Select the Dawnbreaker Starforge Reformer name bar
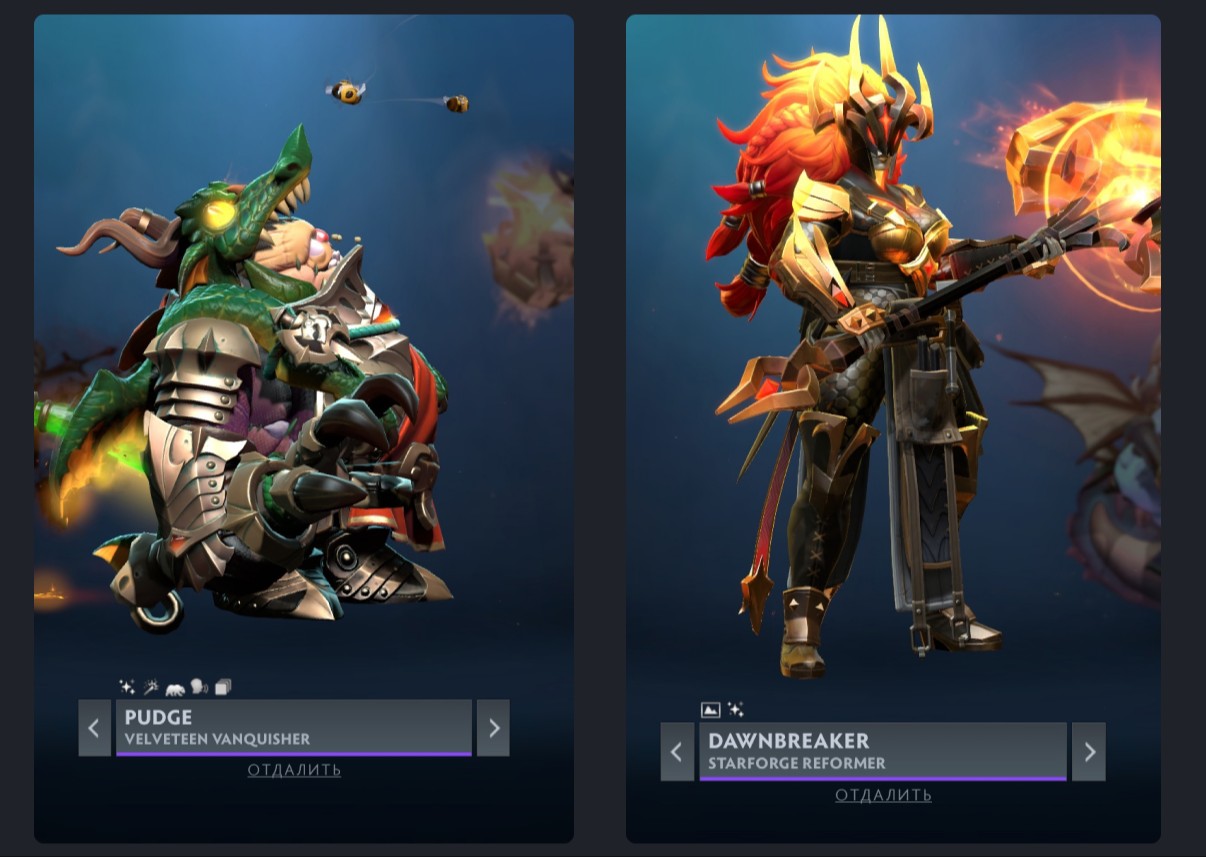Image resolution: width=1206 pixels, height=857 pixels. [x=883, y=752]
